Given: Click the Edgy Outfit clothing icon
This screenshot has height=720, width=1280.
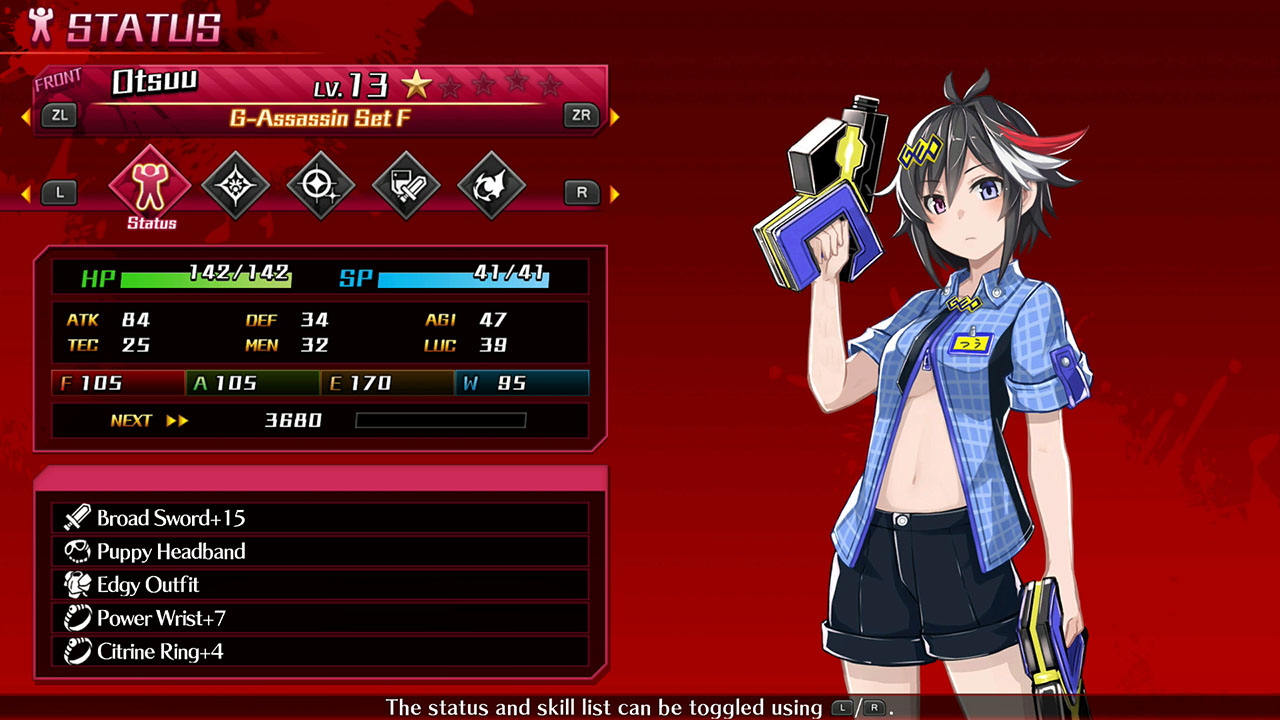Looking at the screenshot, I should click(x=77, y=584).
